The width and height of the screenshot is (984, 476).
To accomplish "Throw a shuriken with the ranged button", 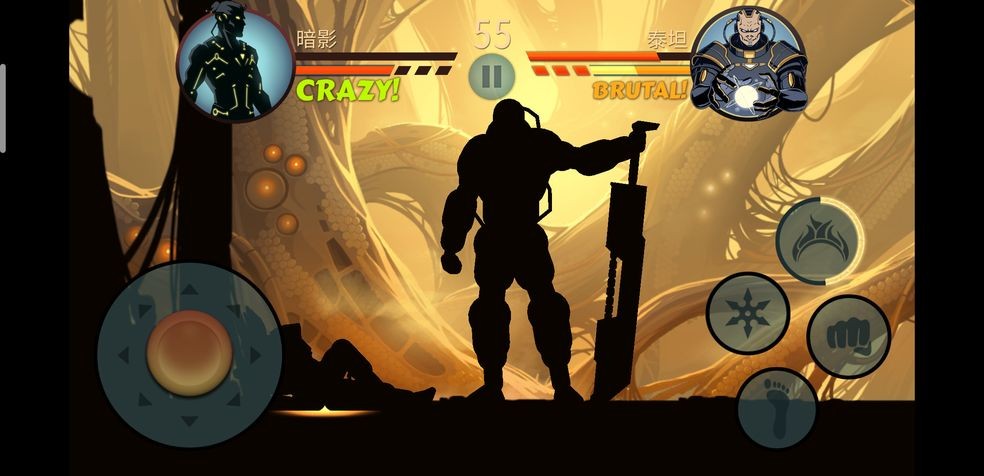I will tap(748, 313).
